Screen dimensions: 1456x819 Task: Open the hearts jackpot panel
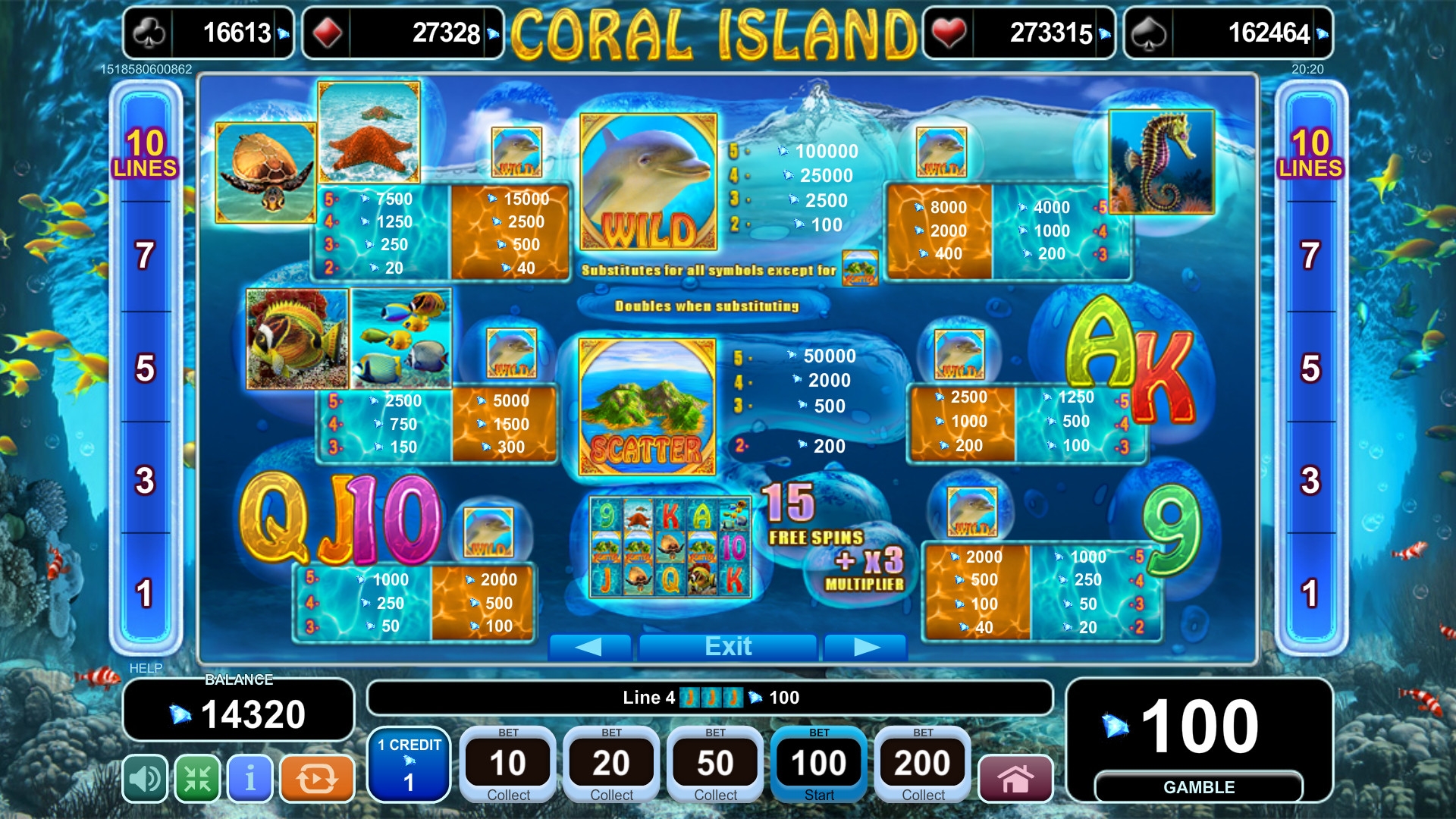pos(1018,33)
